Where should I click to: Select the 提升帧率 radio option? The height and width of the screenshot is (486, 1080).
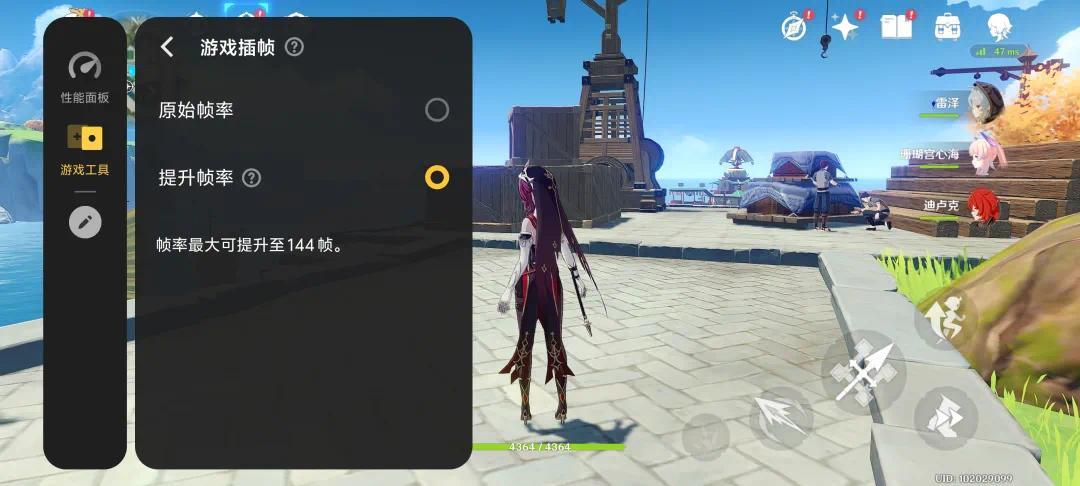click(x=437, y=178)
